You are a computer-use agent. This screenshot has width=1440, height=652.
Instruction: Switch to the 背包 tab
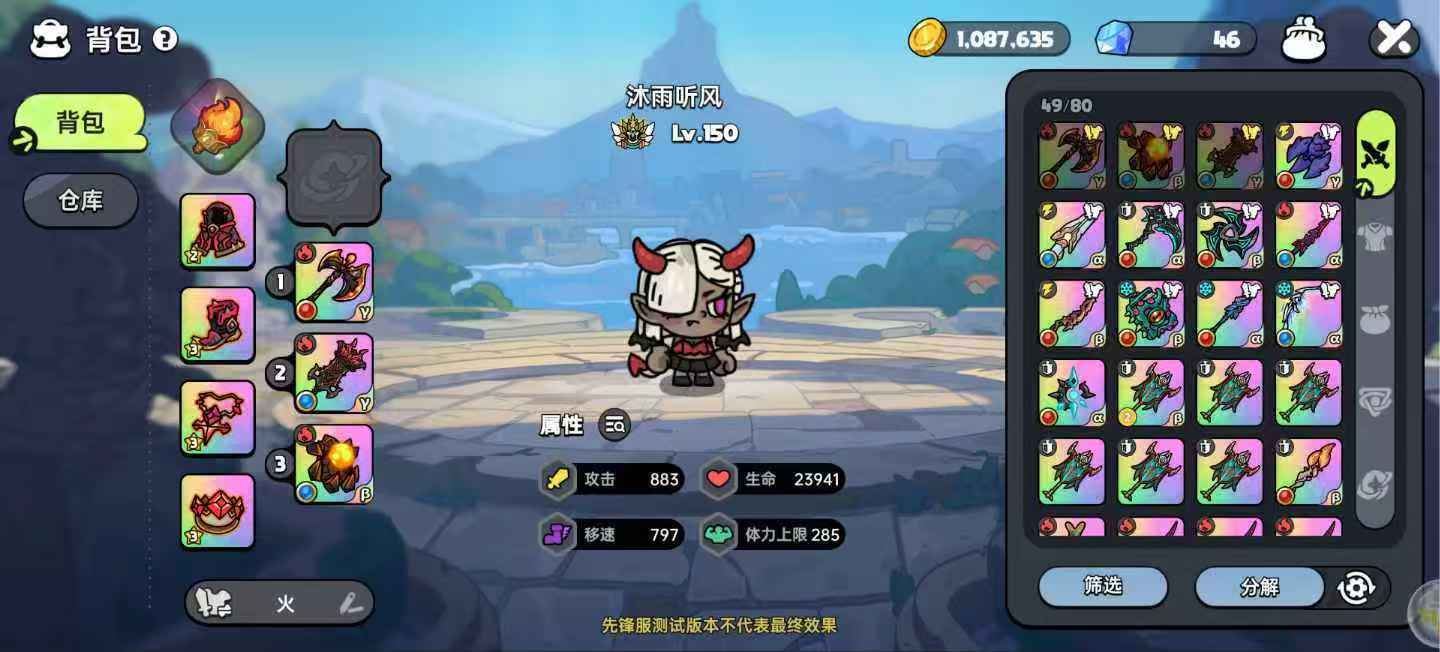[80, 123]
